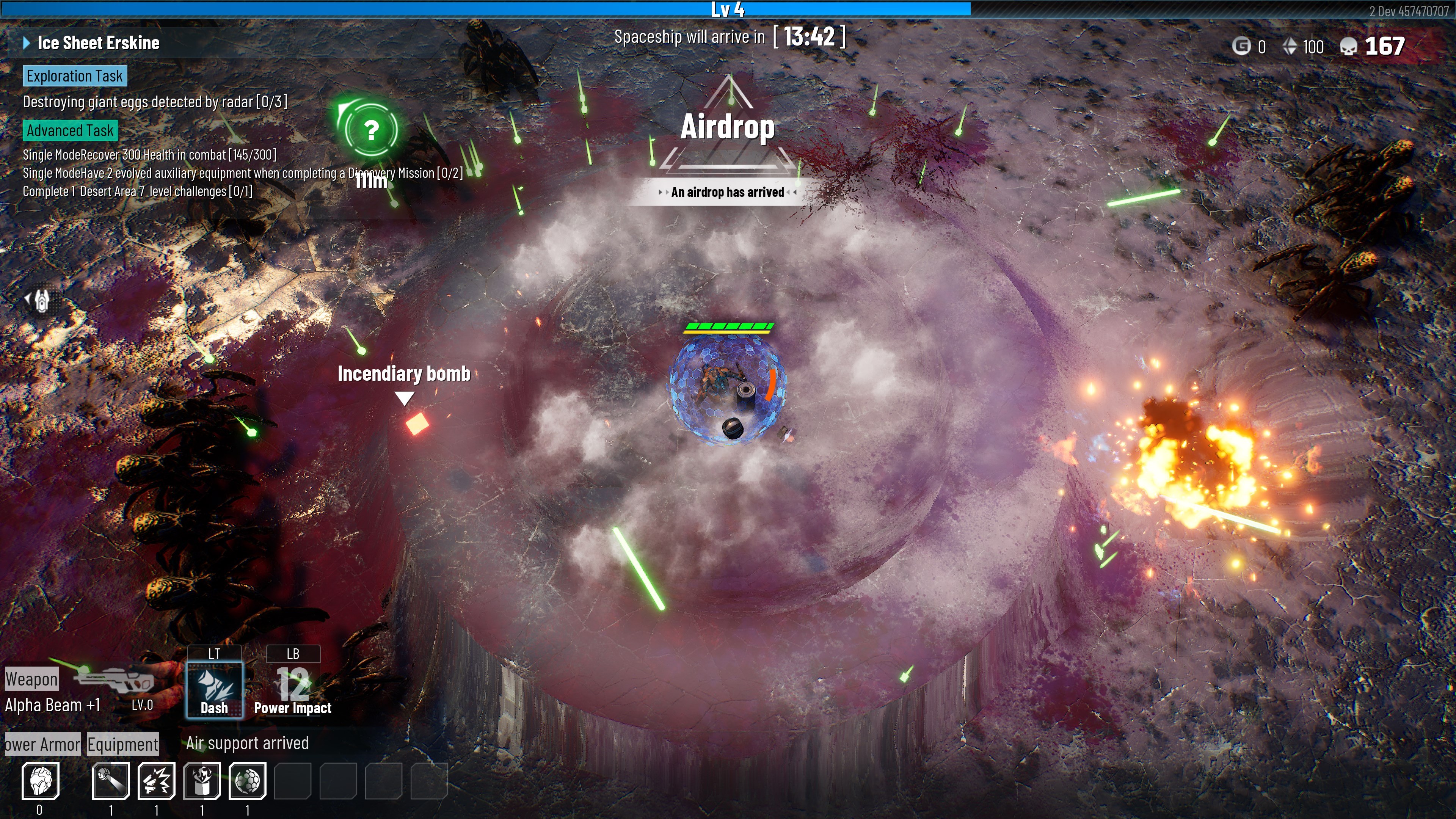The height and width of the screenshot is (819, 1456).
Task: Choose the guns-and-explosion equipment slot
Action: click(x=157, y=781)
